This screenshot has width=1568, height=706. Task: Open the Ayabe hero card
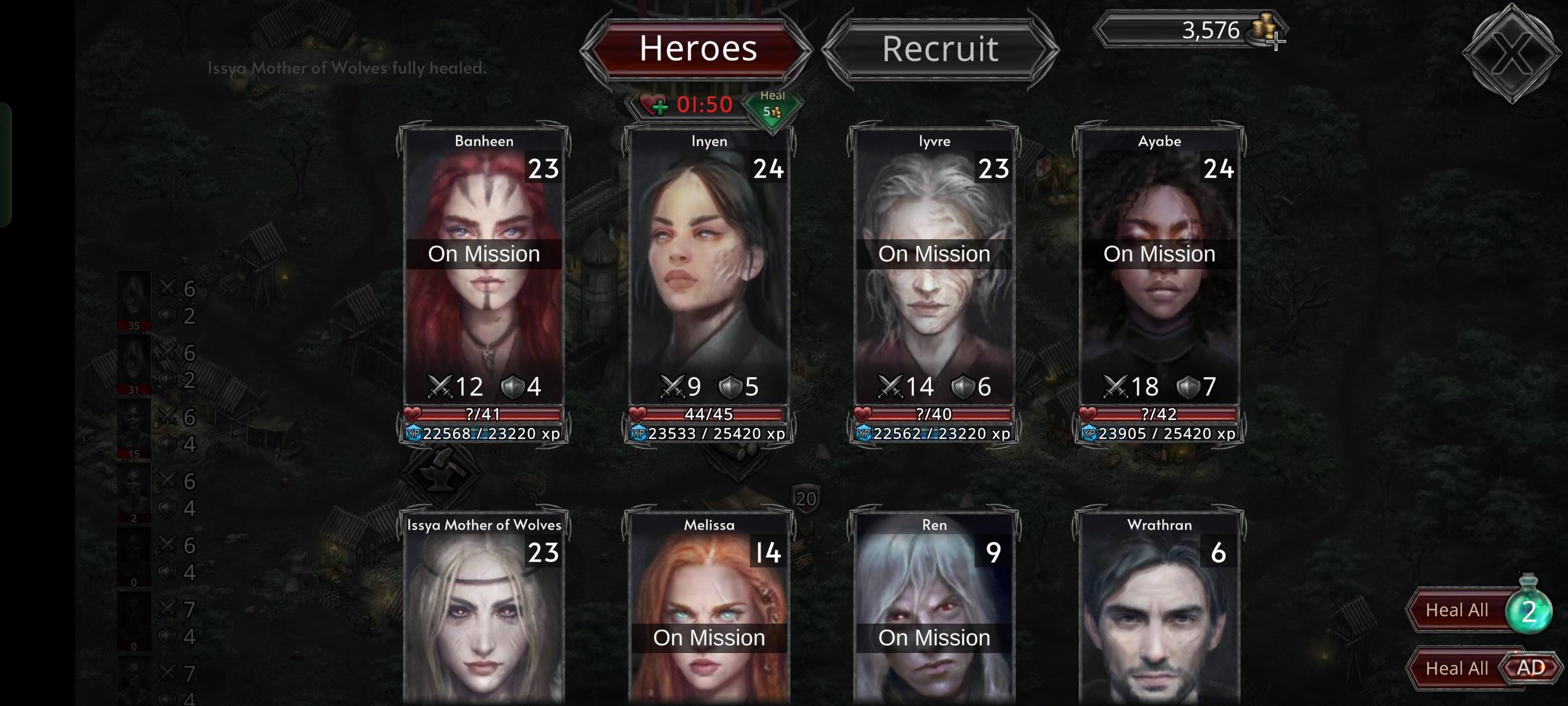tap(1159, 275)
